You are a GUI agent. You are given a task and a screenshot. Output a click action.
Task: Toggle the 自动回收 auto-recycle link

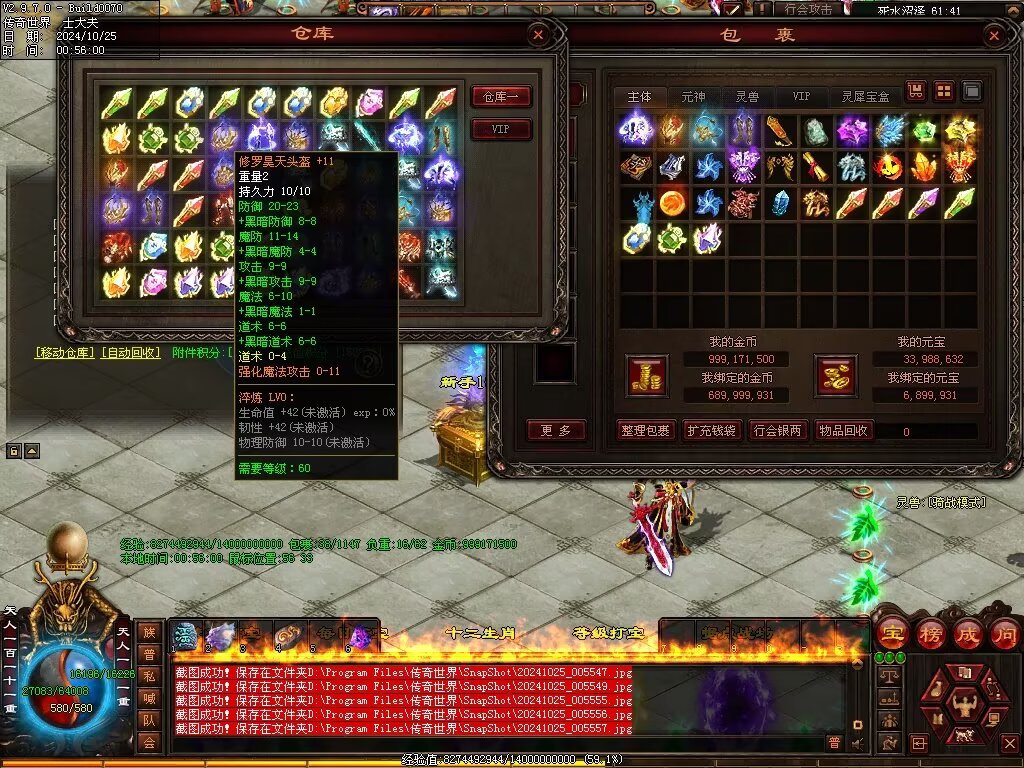(130, 352)
